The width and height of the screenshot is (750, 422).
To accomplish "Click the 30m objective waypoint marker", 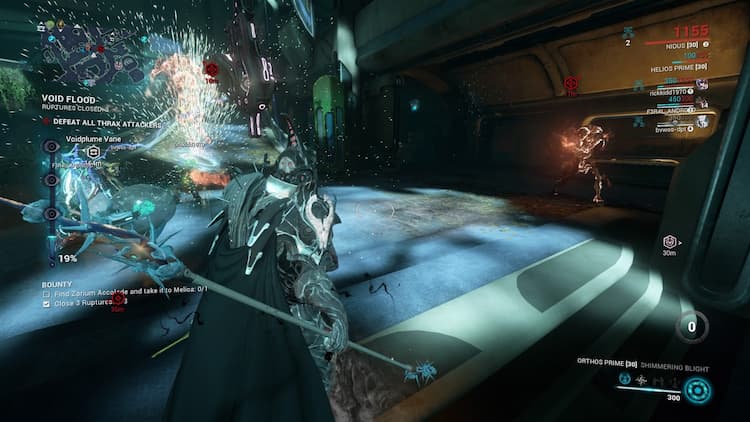I will coord(671,242).
